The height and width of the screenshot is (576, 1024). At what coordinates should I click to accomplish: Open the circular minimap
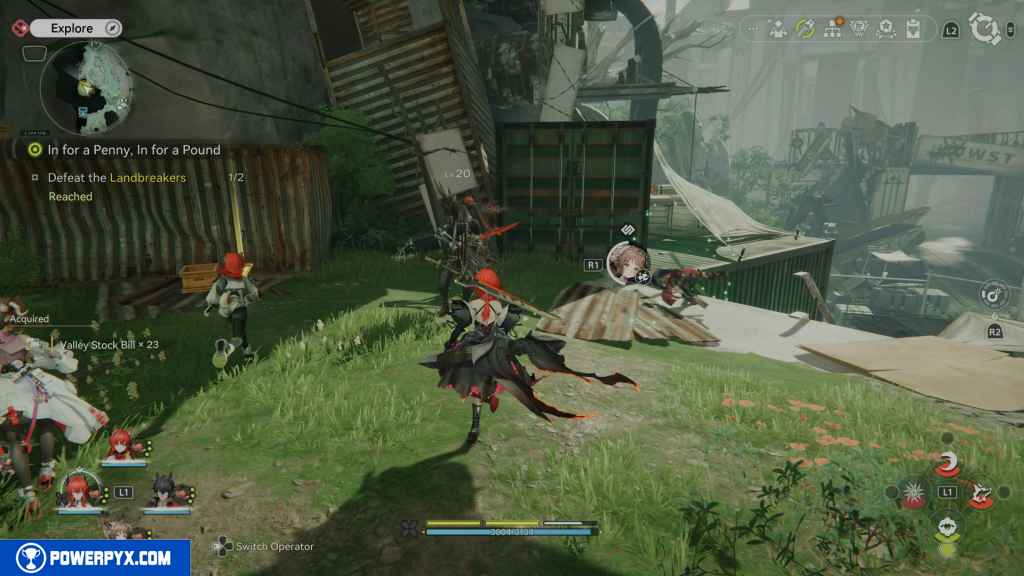pyautogui.click(x=87, y=87)
